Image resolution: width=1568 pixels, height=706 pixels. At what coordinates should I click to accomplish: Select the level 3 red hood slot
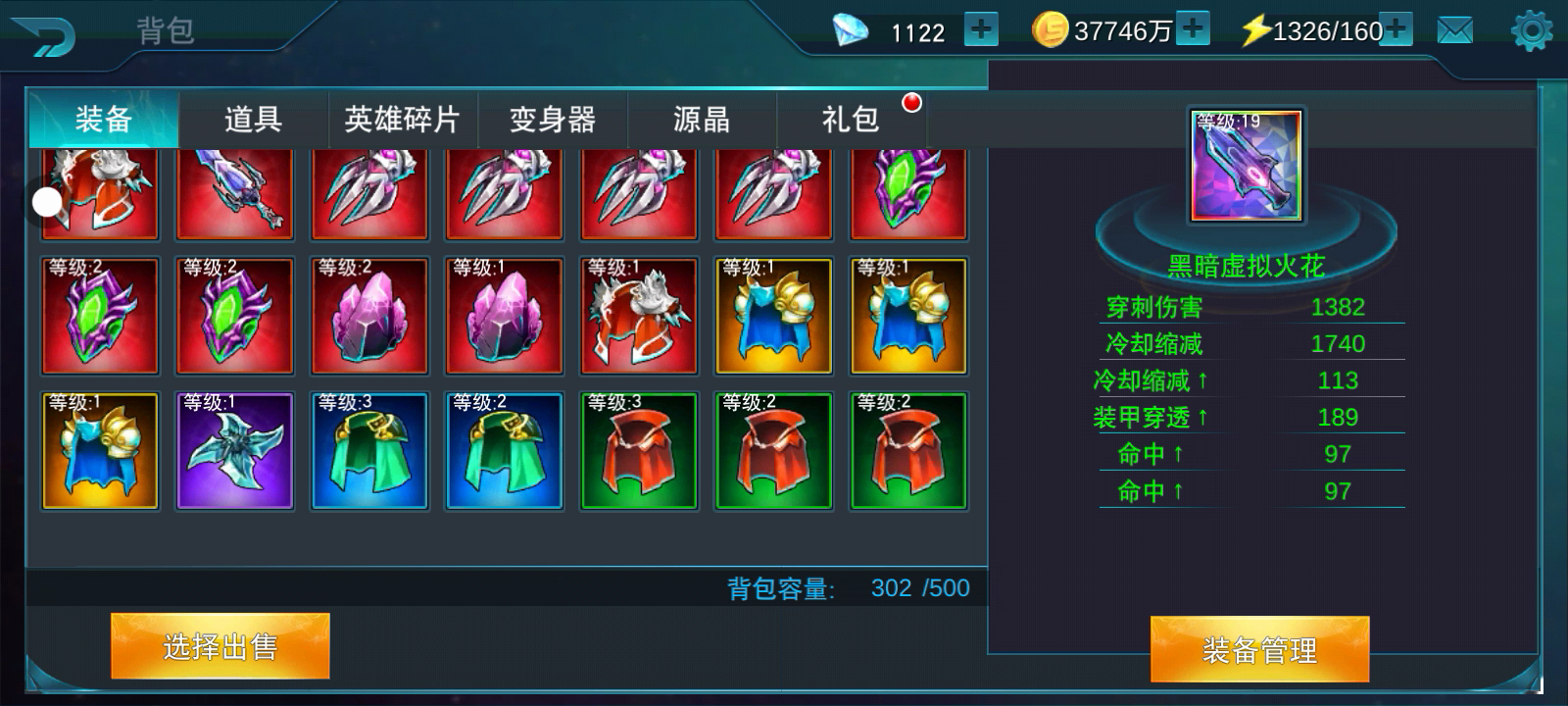point(639,451)
